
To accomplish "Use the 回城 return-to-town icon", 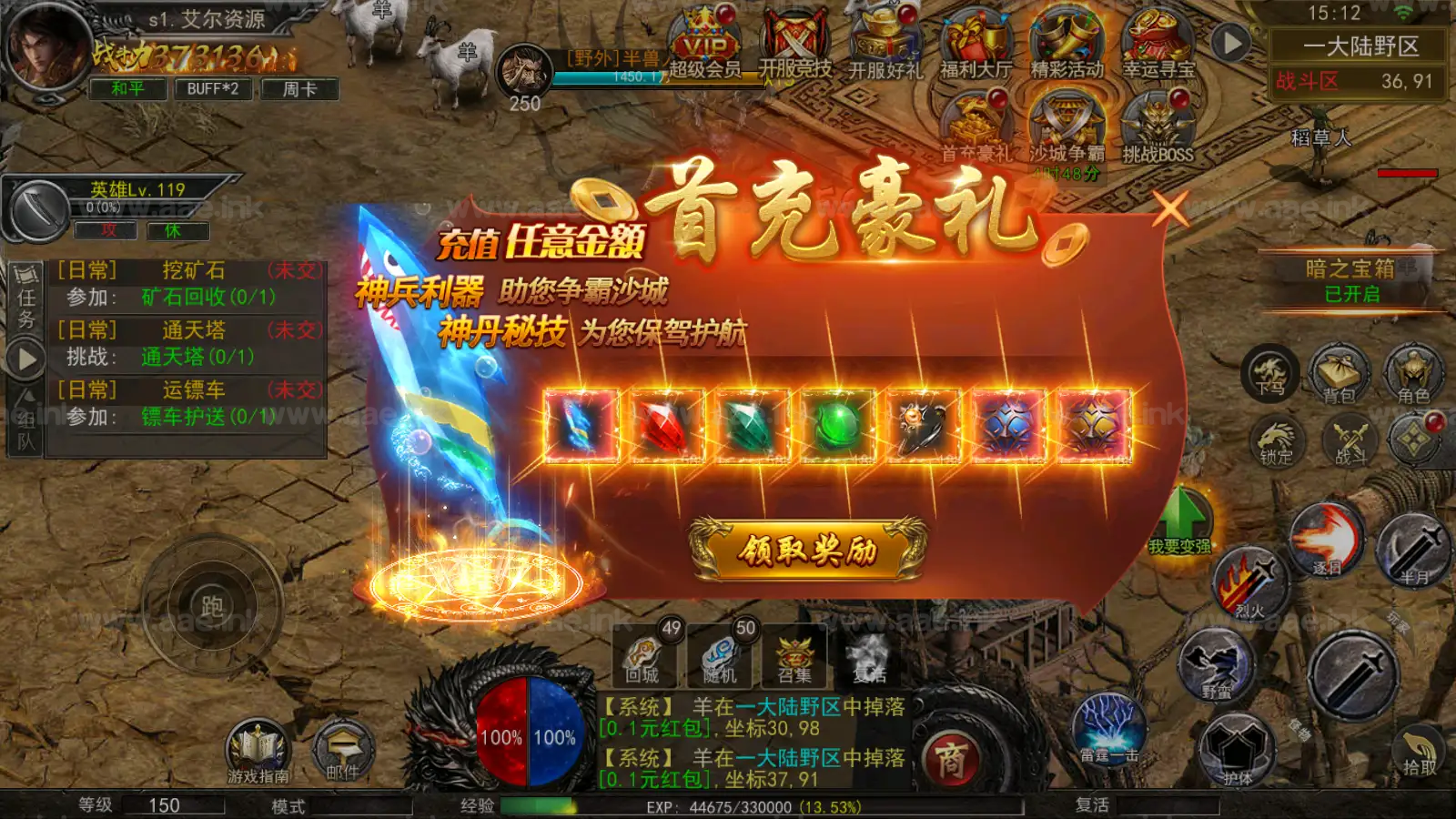I will [x=642, y=655].
